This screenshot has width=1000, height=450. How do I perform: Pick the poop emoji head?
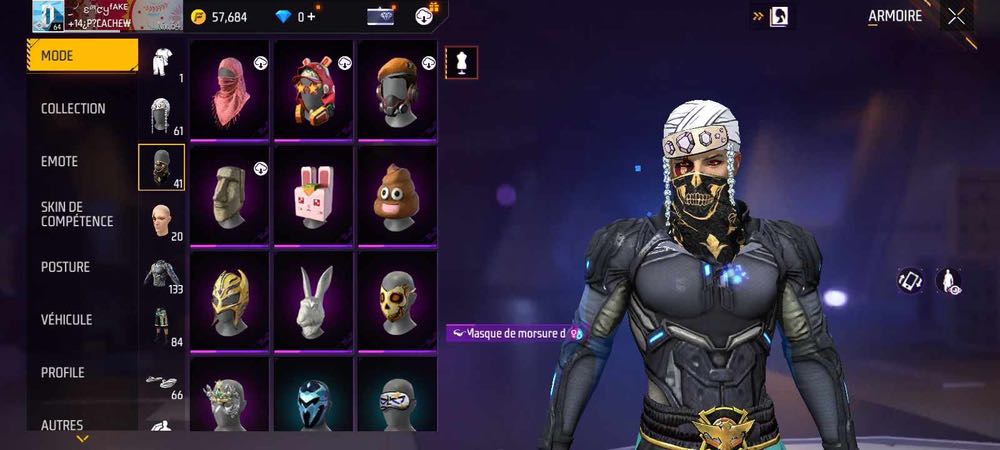tap(397, 195)
